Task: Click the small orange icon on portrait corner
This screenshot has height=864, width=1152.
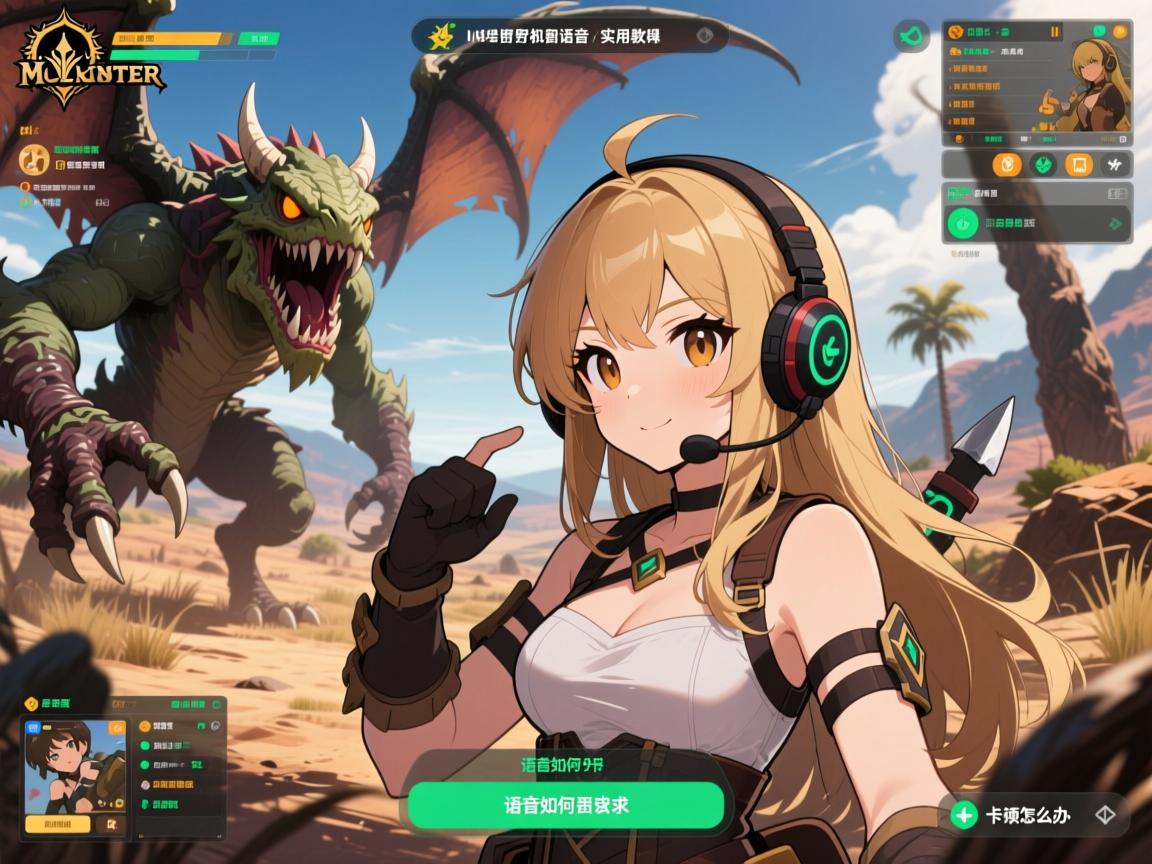Action: click(x=117, y=728)
